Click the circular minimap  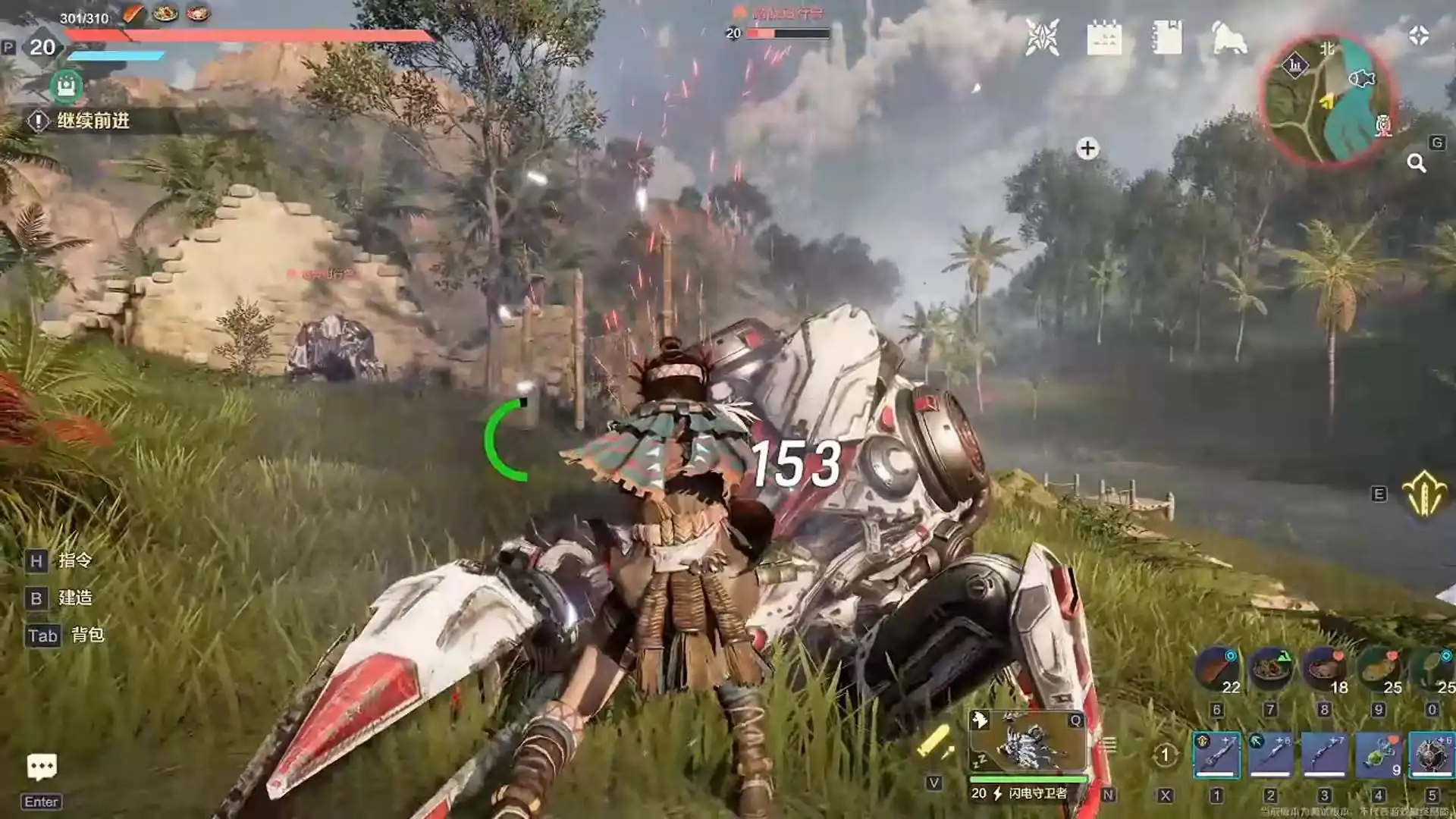point(1328,99)
